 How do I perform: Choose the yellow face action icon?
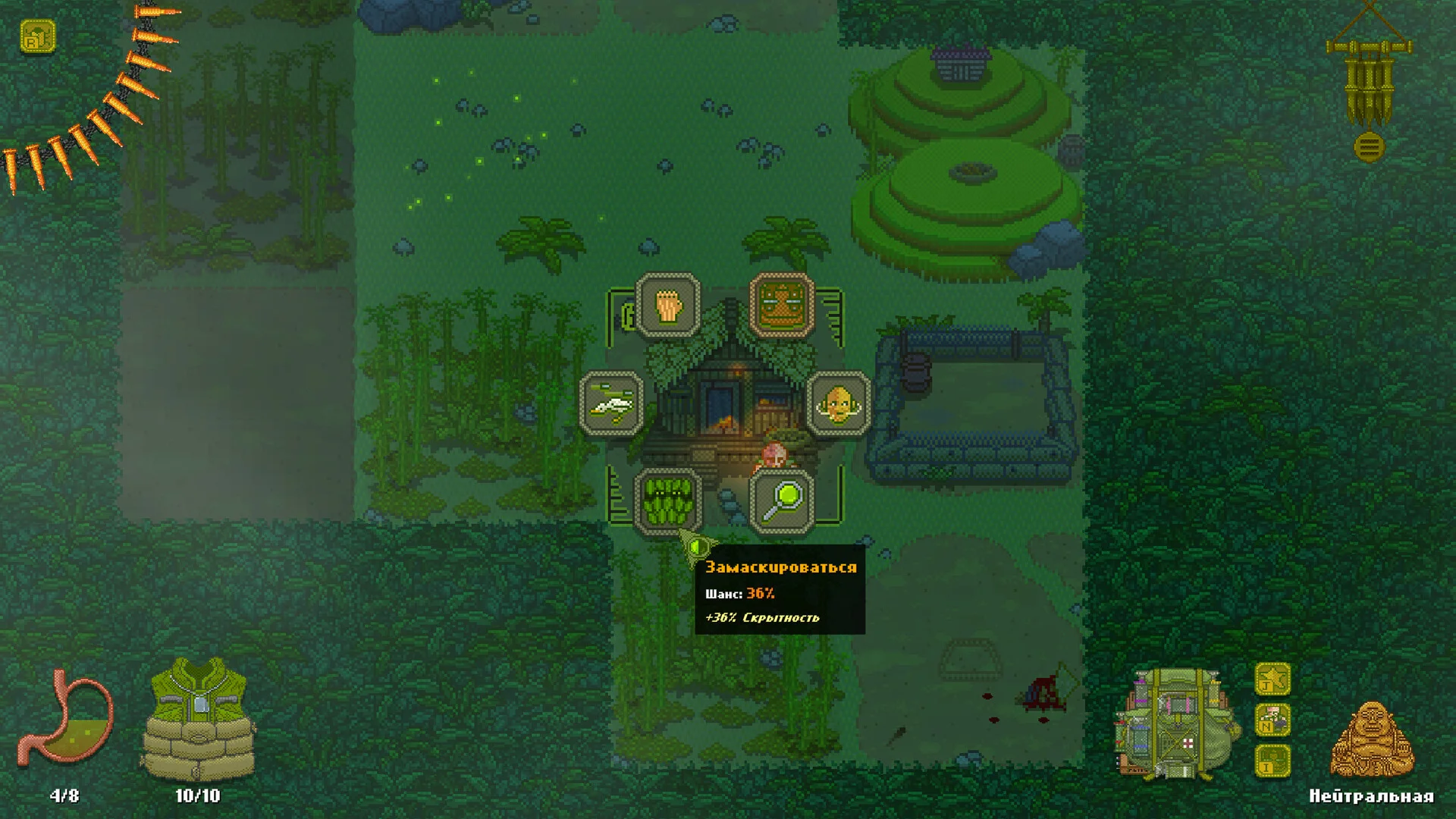[x=838, y=403]
